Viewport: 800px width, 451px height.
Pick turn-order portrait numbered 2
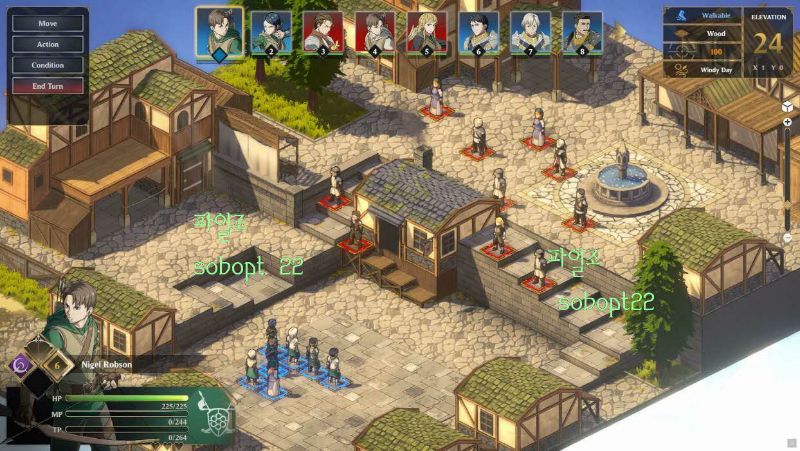pos(270,32)
